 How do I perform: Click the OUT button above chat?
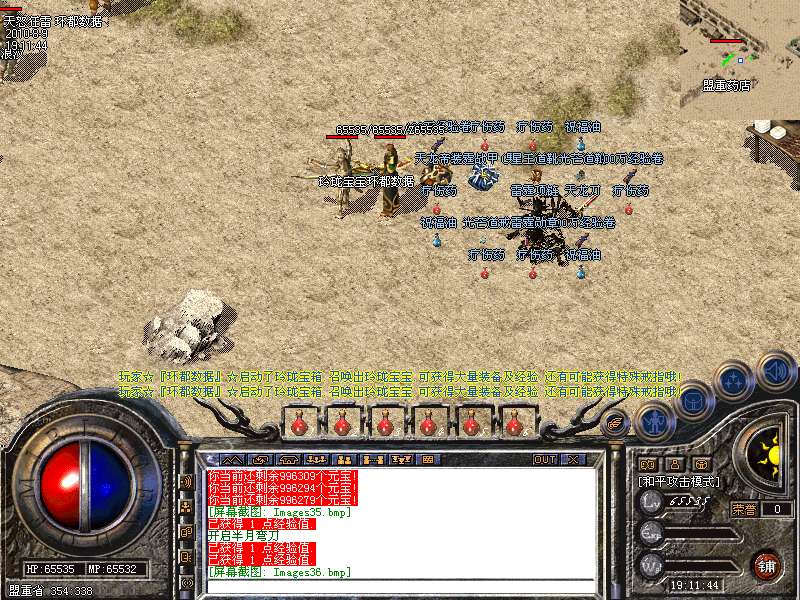[x=544, y=459]
